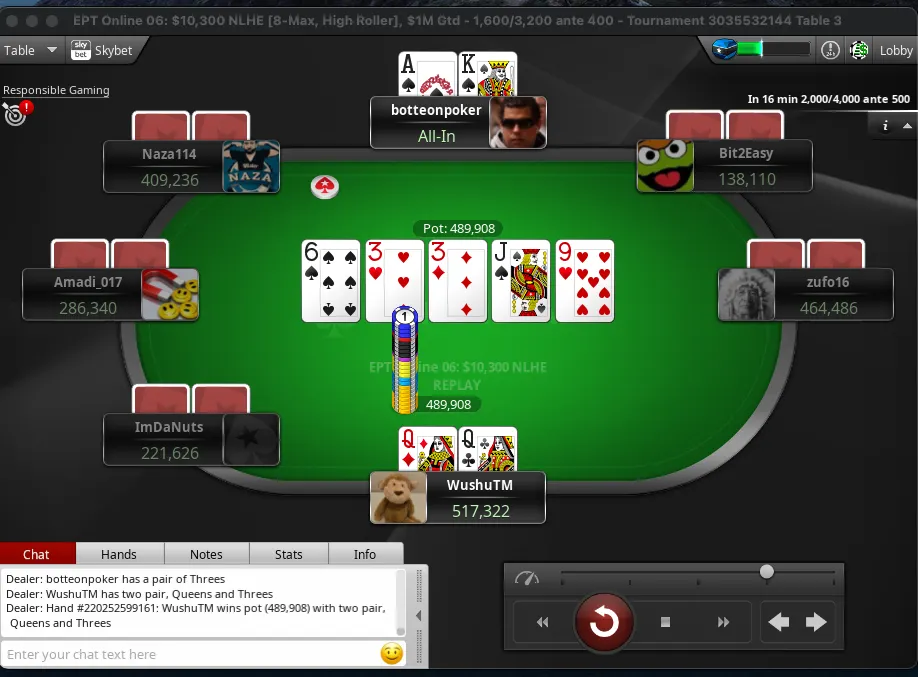Click the replay speed slider handle

click(x=767, y=572)
